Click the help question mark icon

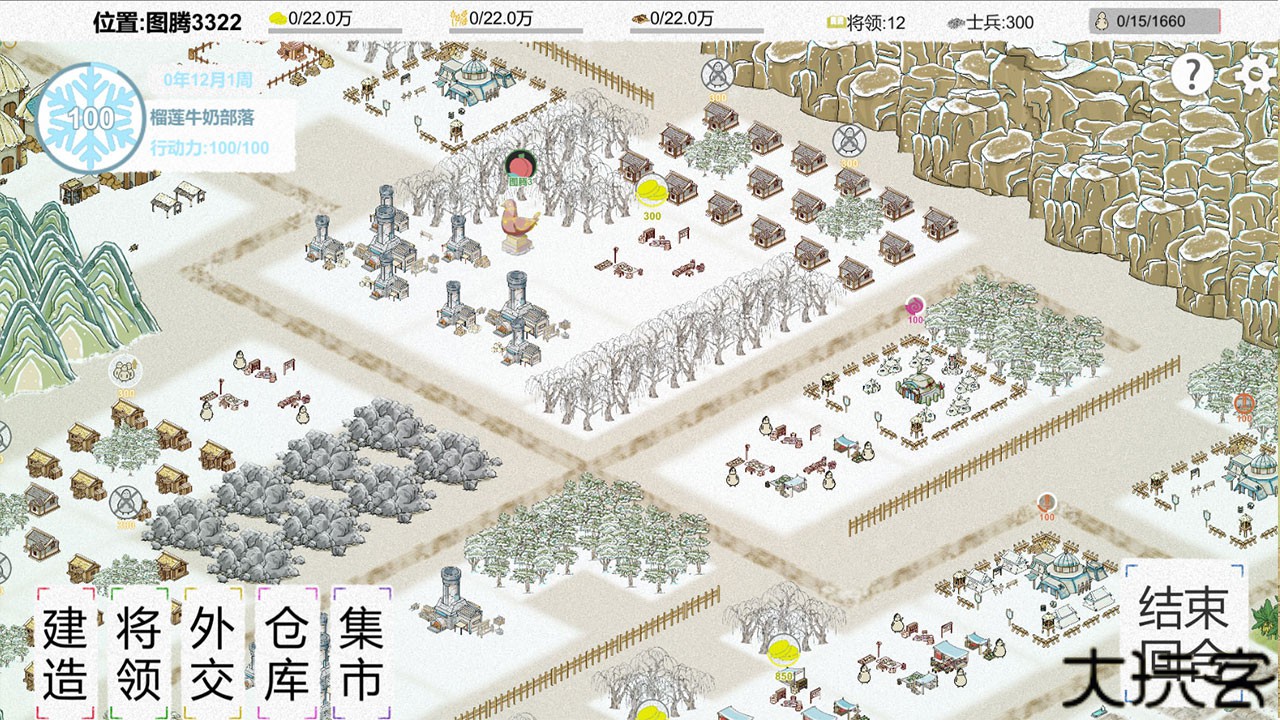tap(1190, 73)
